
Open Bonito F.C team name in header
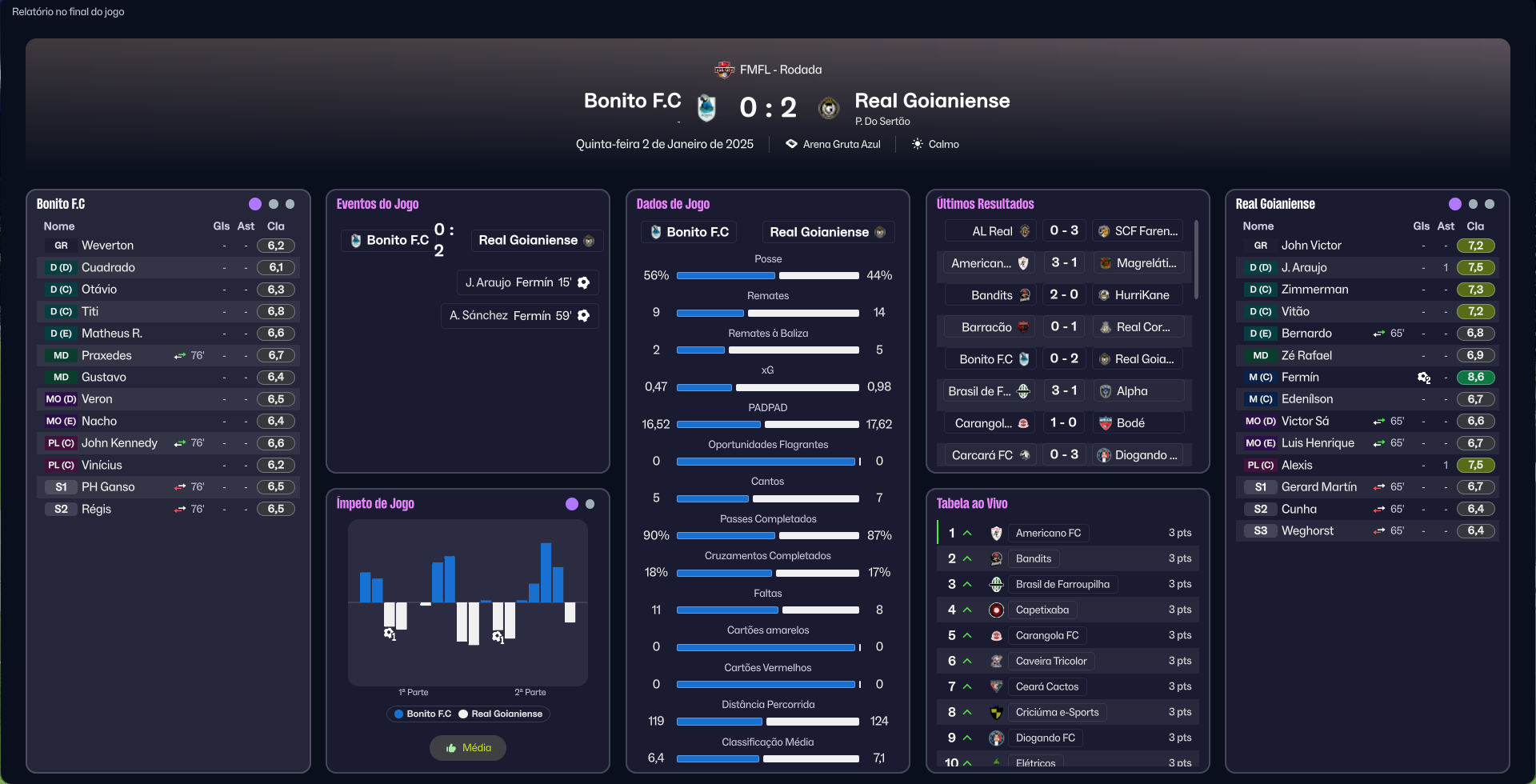tap(632, 101)
